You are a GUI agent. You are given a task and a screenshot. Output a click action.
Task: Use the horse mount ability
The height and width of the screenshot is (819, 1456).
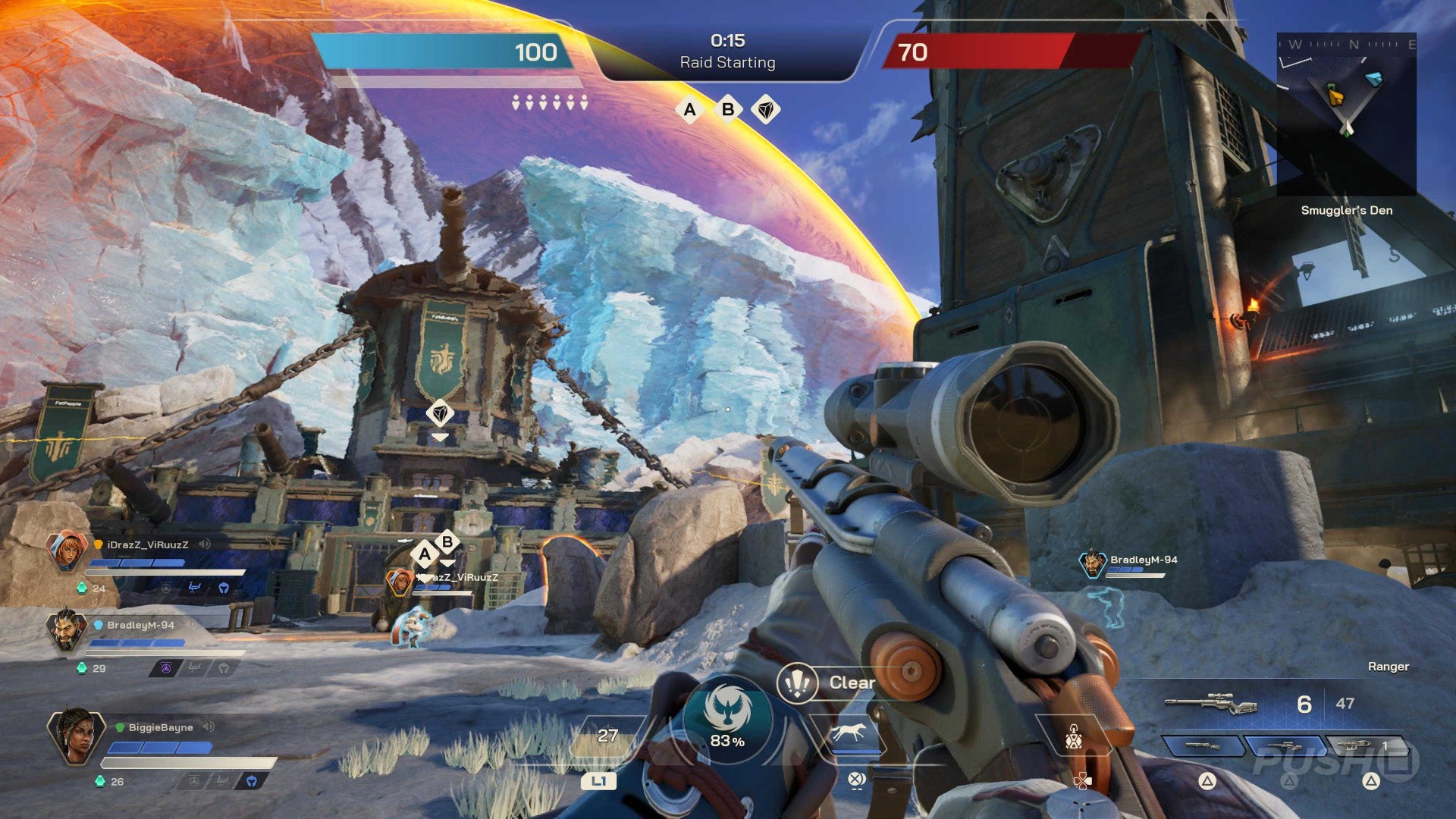coord(849,733)
